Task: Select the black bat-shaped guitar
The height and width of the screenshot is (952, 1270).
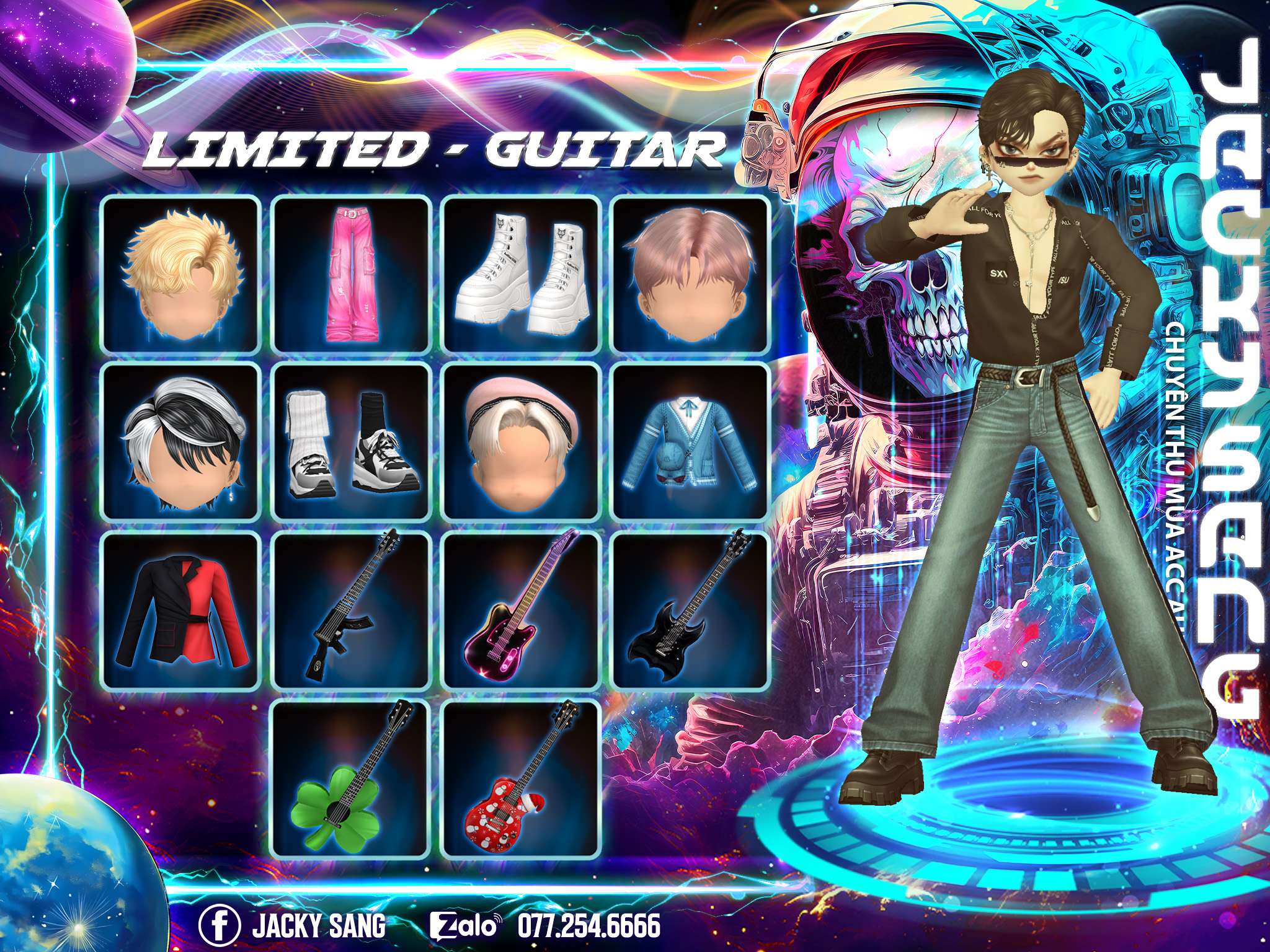Action: pyautogui.click(x=691, y=612)
